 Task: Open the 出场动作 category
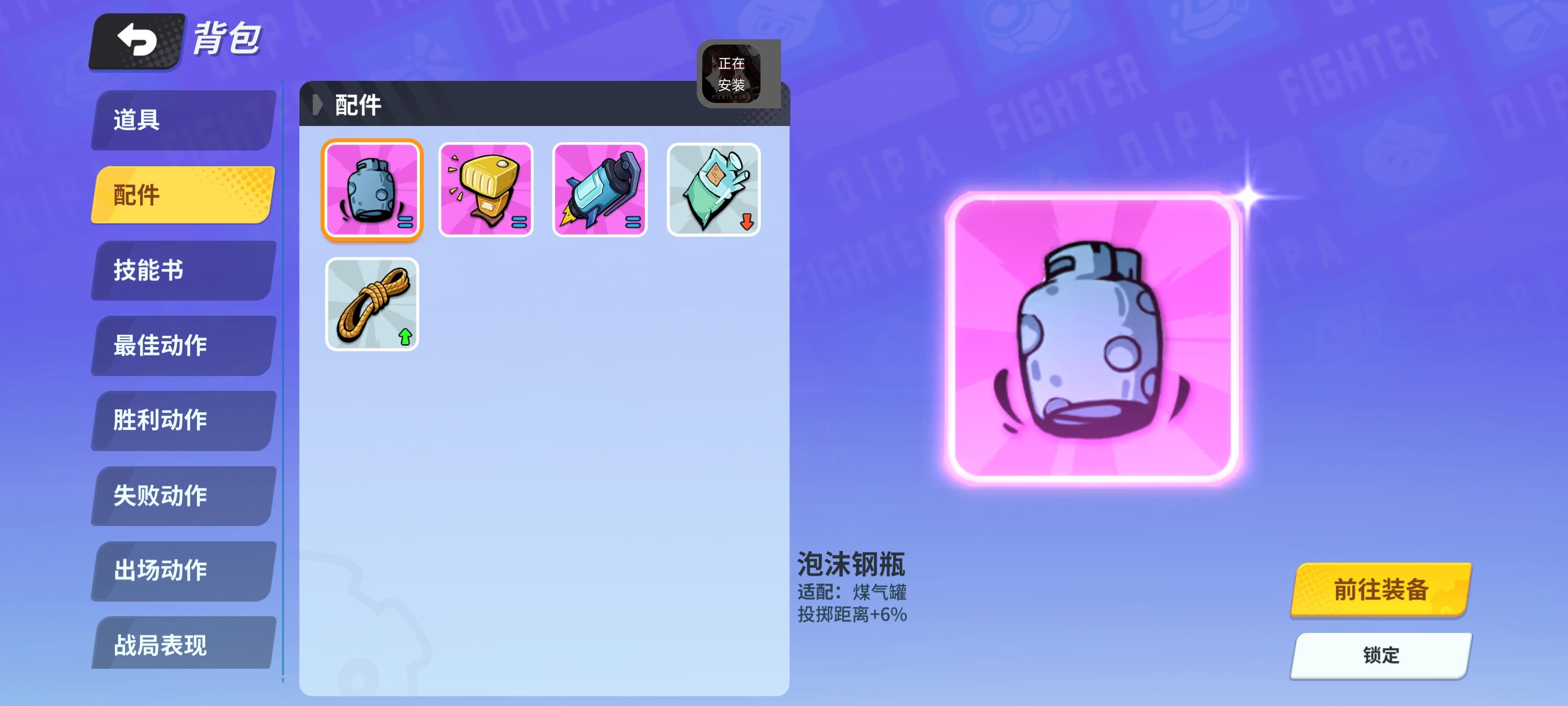click(x=183, y=571)
